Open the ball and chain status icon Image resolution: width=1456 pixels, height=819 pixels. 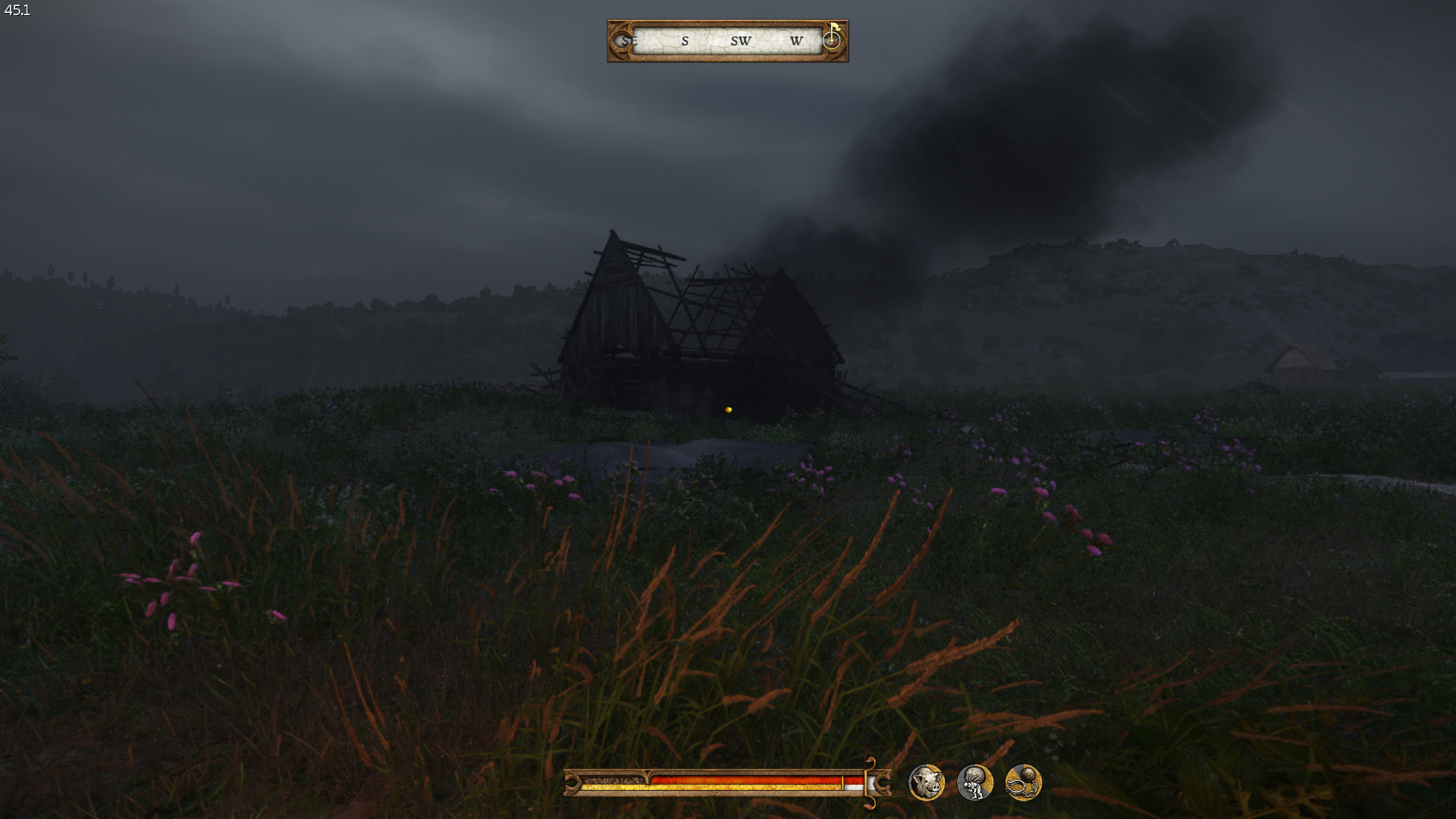click(x=1023, y=783)
